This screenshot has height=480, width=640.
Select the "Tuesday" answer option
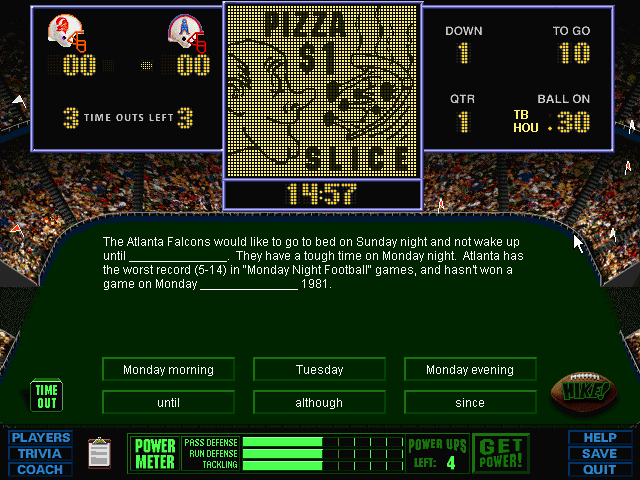[319, 370]
